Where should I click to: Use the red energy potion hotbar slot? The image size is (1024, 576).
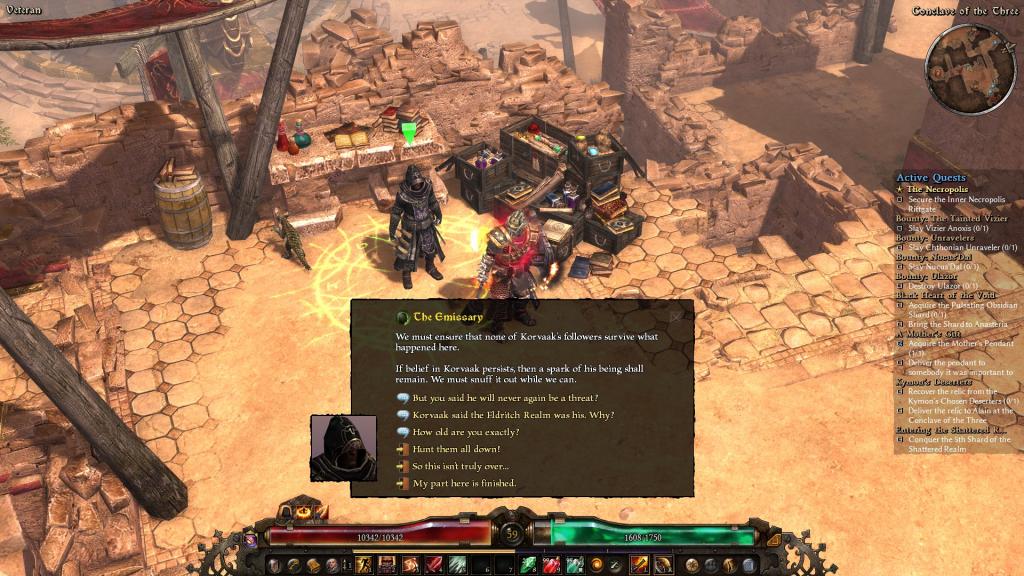coord(553,565)
